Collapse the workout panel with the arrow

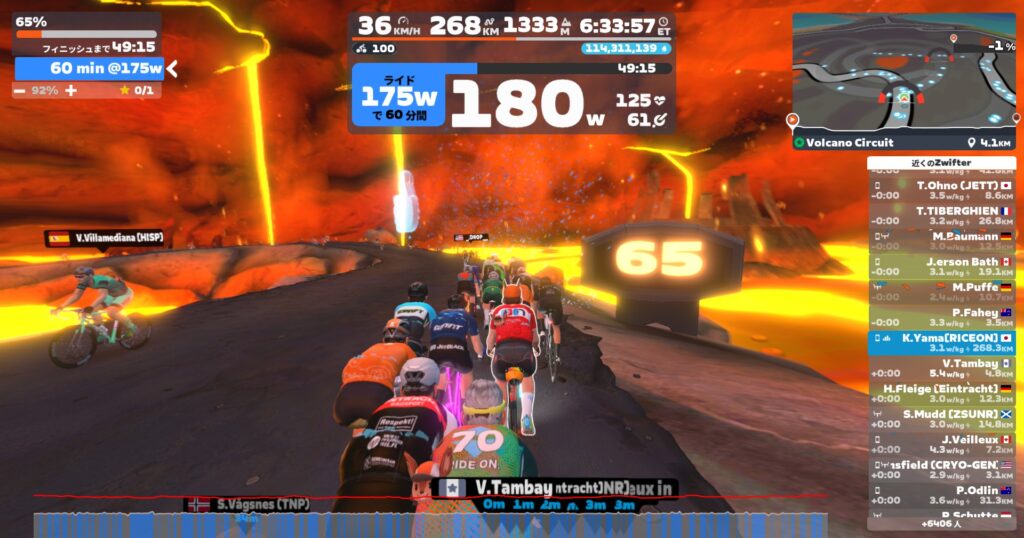172,68
